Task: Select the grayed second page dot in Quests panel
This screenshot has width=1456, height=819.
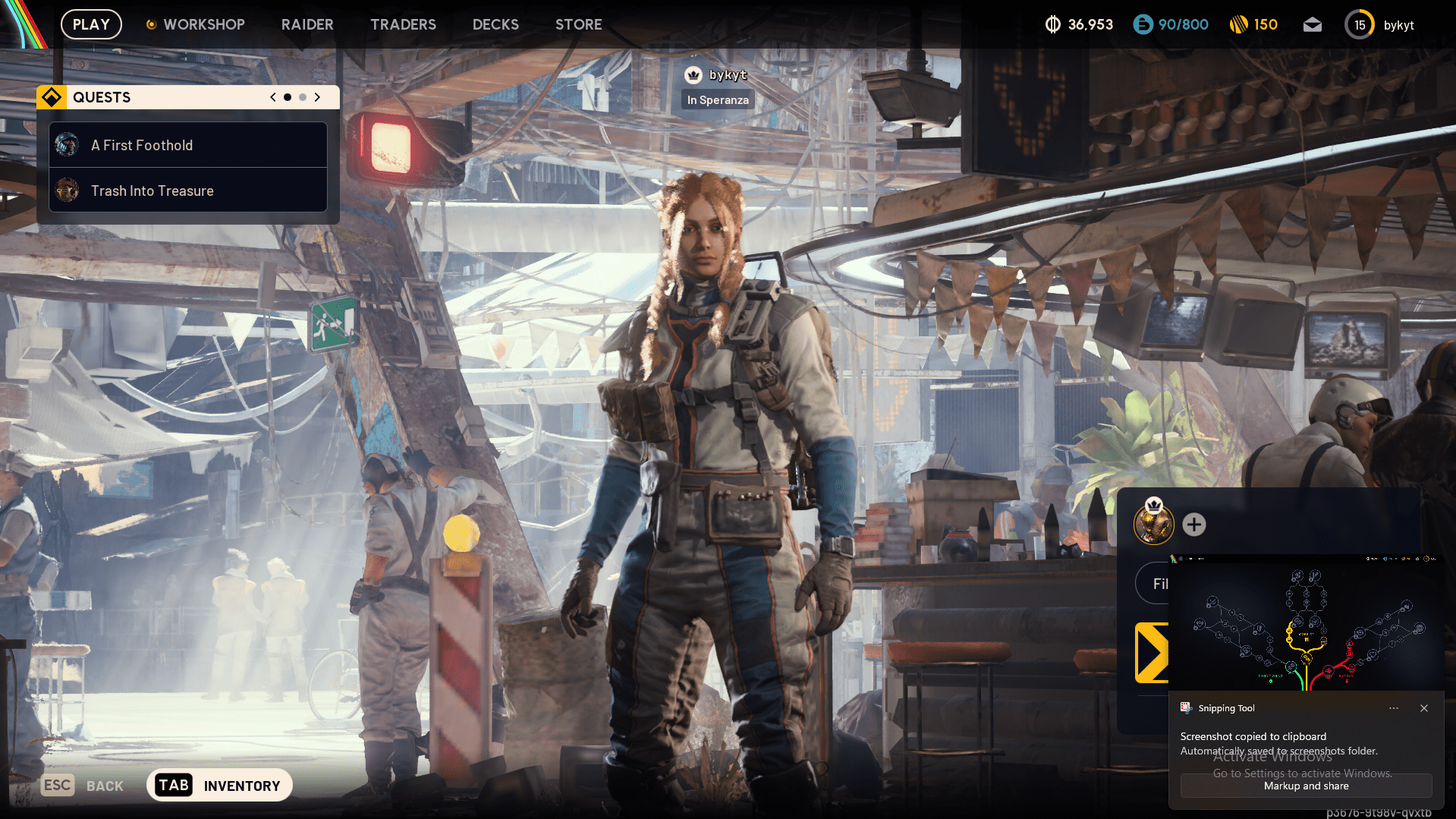Action: tap(302, 97)
